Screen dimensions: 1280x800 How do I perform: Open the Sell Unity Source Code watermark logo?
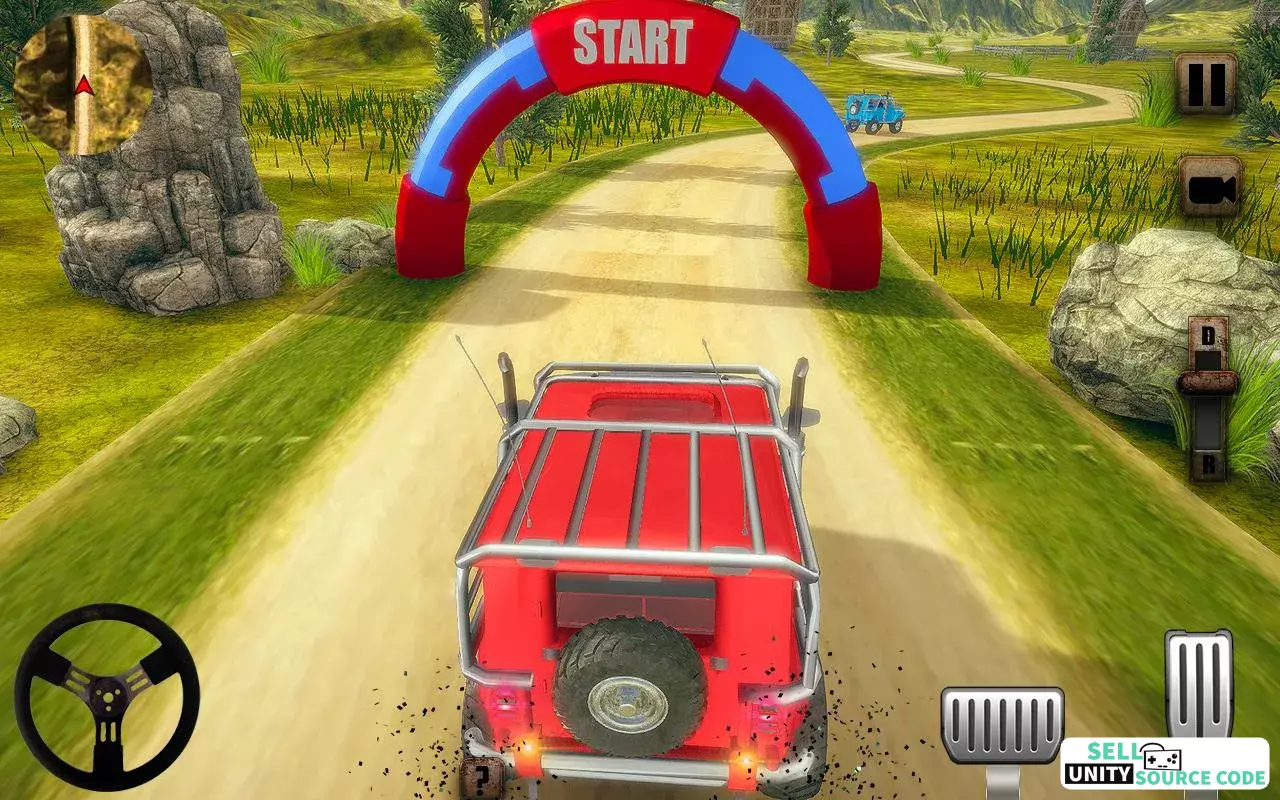pyautogui.click(x=1165, y=764)
